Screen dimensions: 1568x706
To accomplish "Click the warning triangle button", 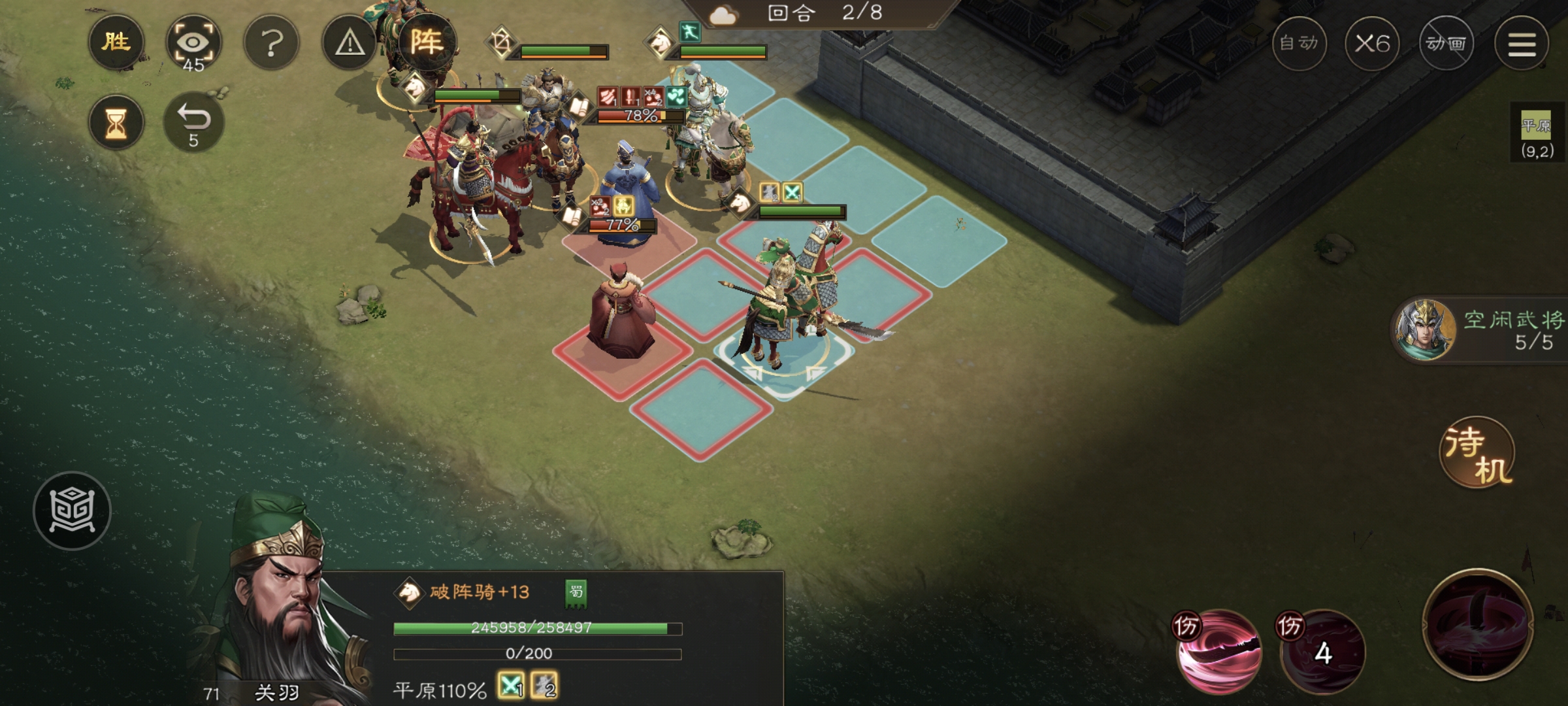I will tap(350, 44).
